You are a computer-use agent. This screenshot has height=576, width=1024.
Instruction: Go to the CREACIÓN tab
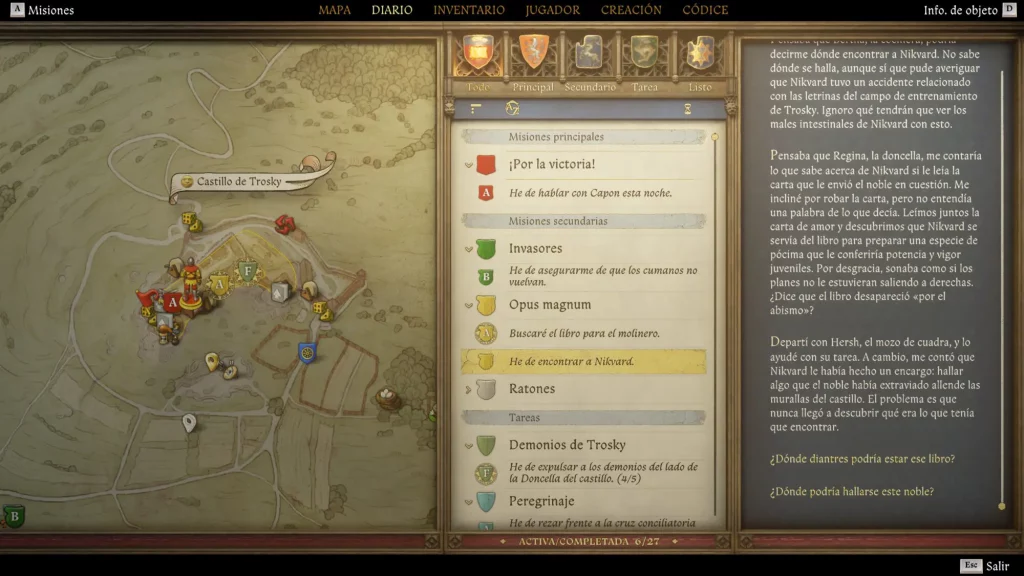pyautogui.click(x=631, y=11)
